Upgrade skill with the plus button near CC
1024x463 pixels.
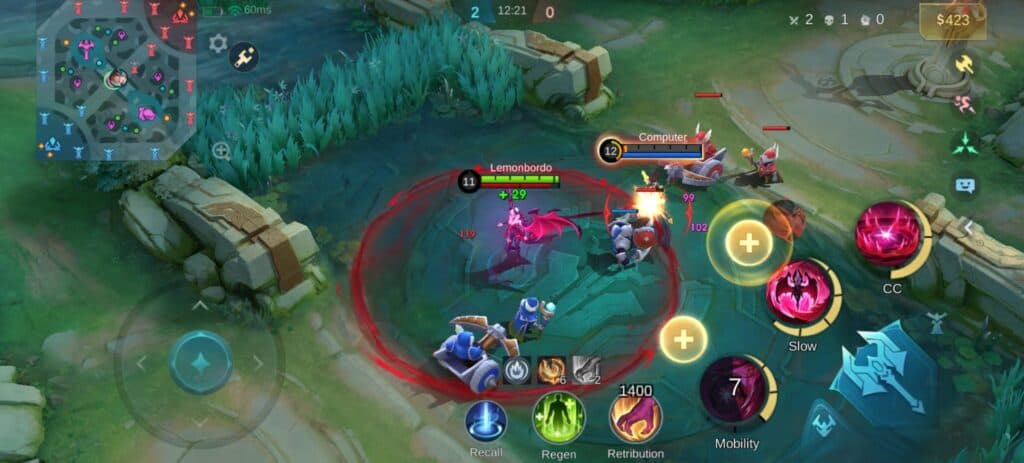(x=748, y=243)
